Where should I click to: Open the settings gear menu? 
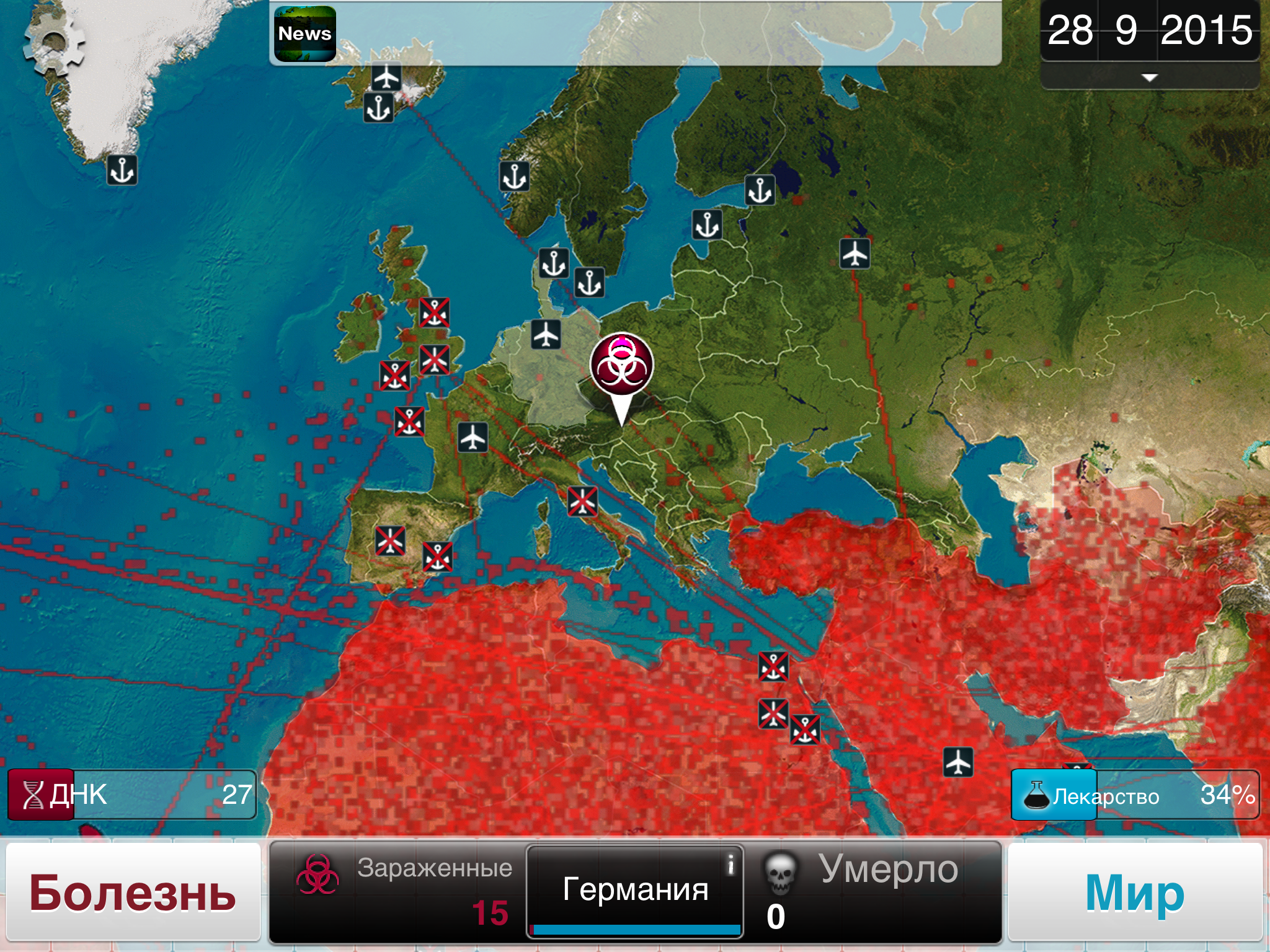[x=54, y=42]
